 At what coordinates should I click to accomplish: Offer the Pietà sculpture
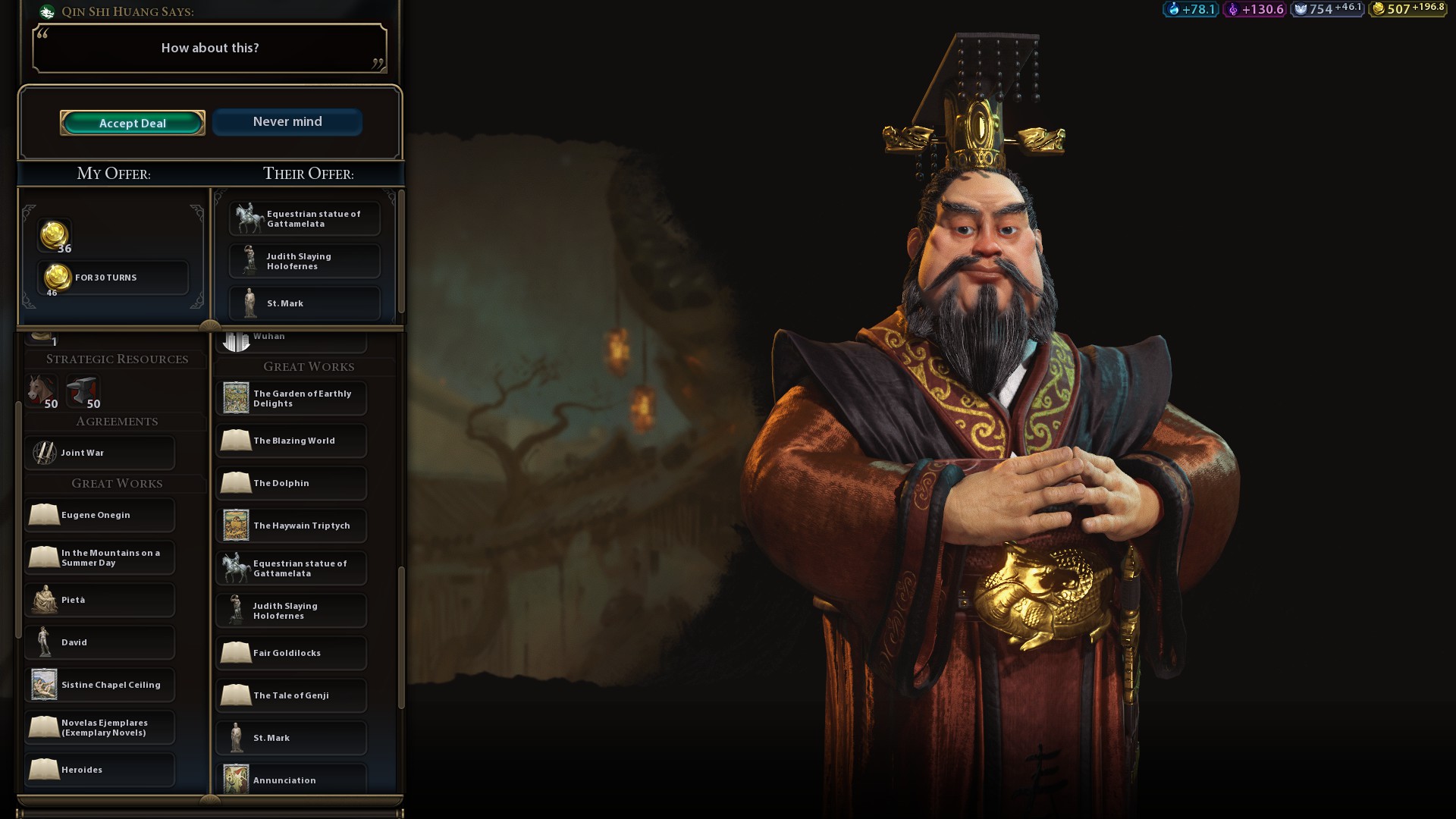point(100,600)
